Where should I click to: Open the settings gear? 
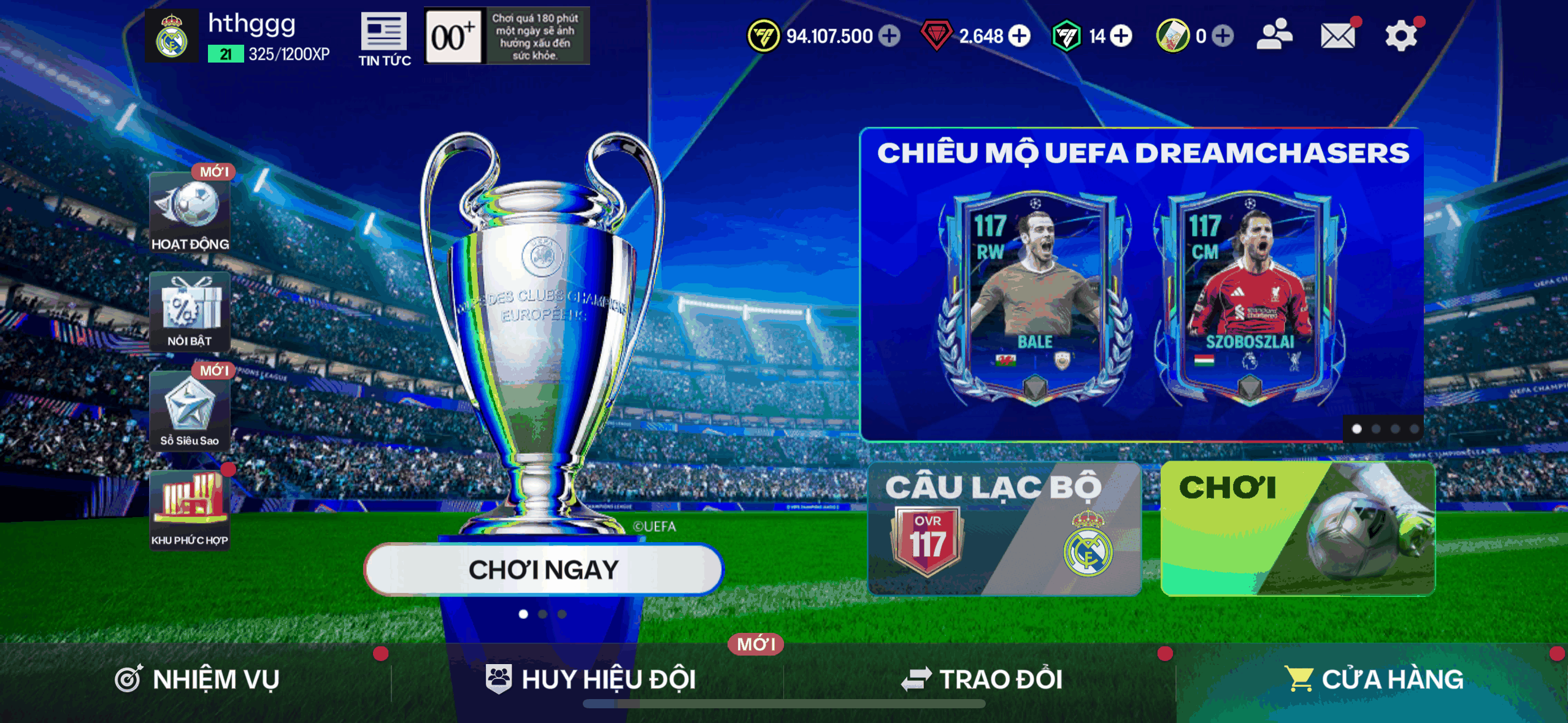pos(1401,36)
